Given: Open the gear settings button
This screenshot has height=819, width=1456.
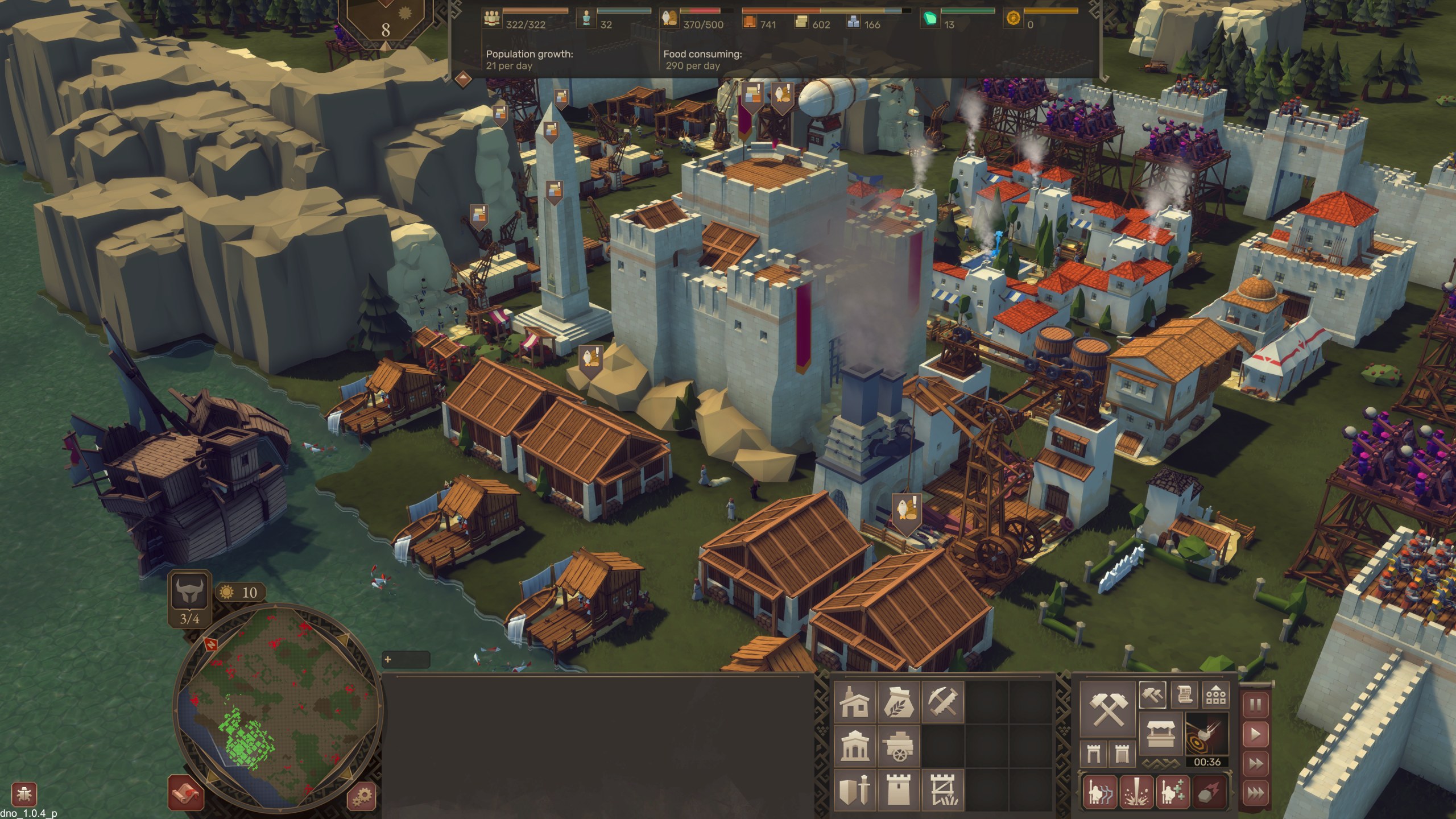Looking at the screenshot, I should coord(362,795).
